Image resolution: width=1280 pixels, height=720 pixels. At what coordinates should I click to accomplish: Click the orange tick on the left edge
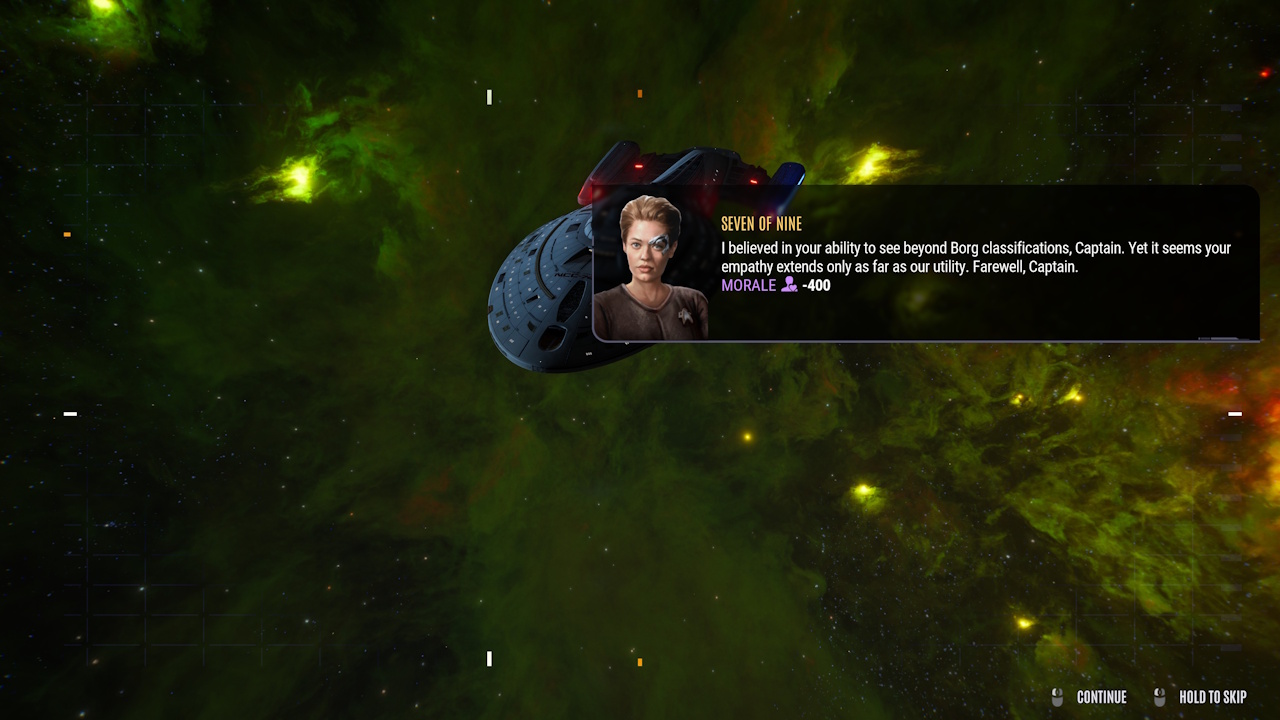pos(66,236)
